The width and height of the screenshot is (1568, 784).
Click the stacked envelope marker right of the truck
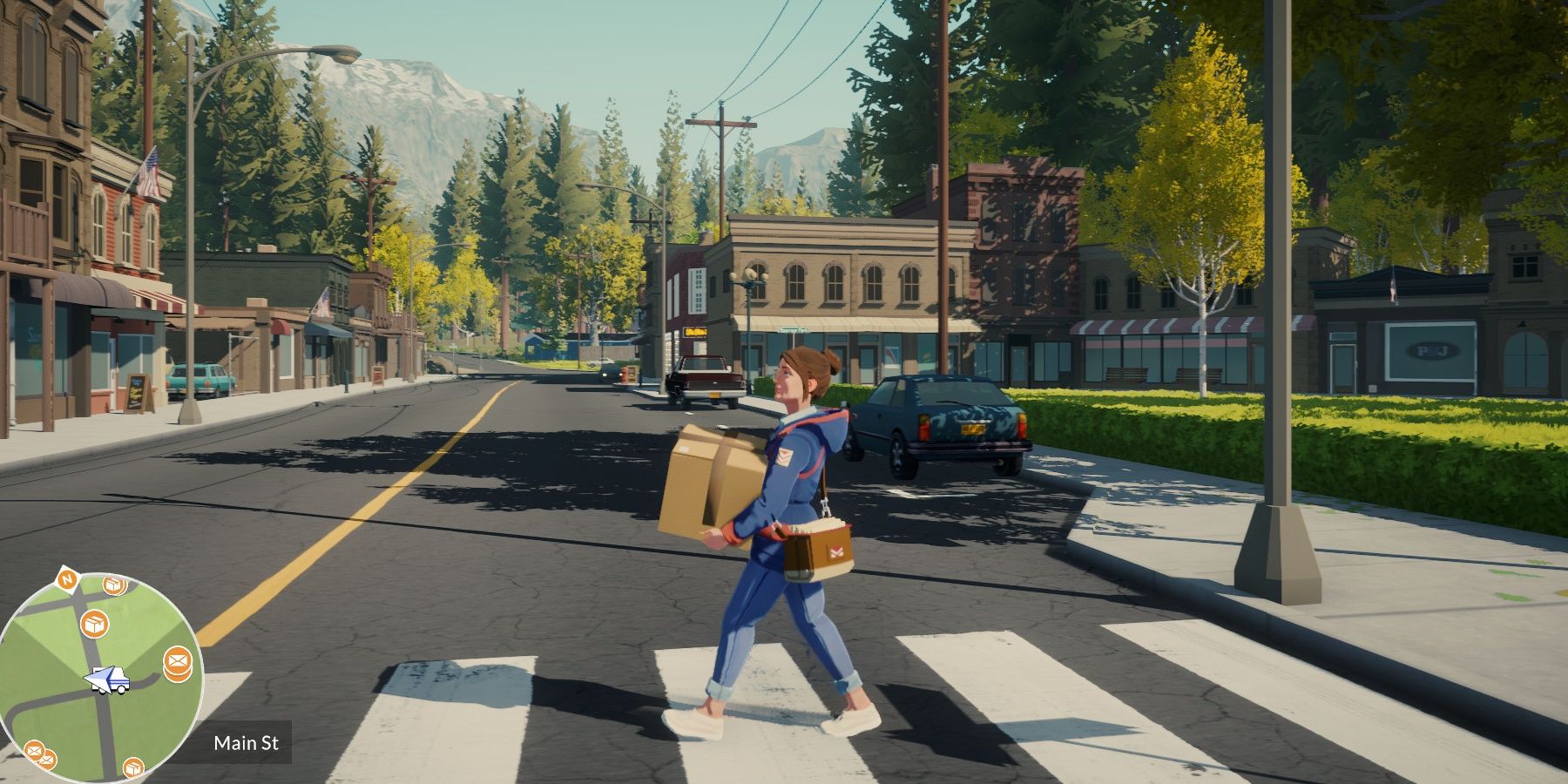coord(177,660)
